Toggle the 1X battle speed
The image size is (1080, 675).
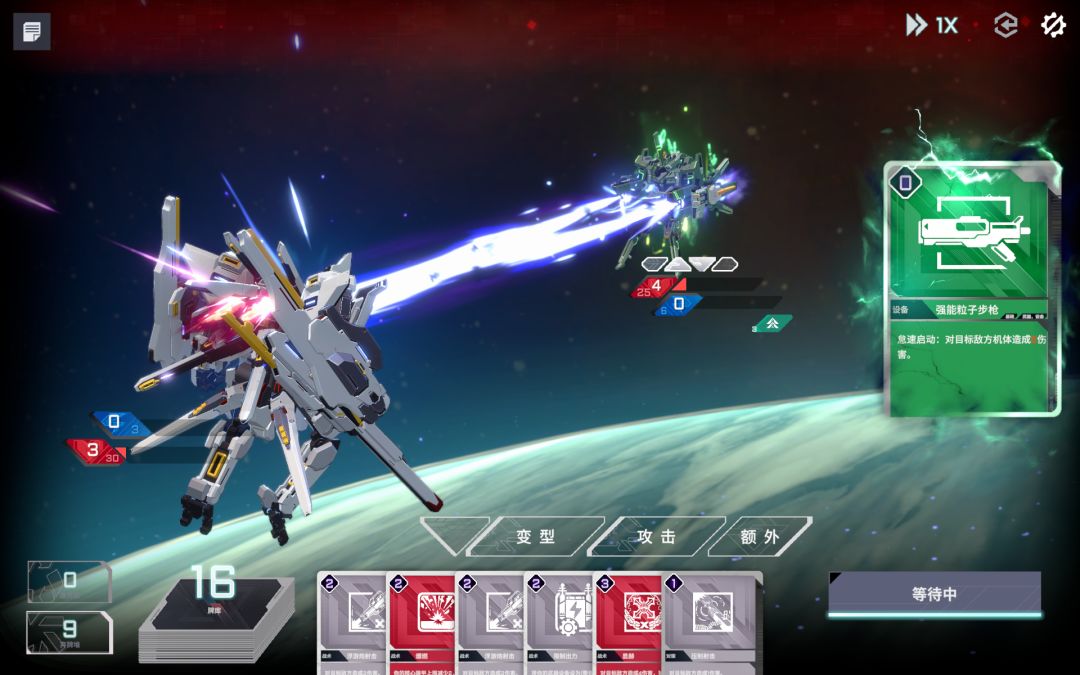pyautogui.click(x=932, y=26)
